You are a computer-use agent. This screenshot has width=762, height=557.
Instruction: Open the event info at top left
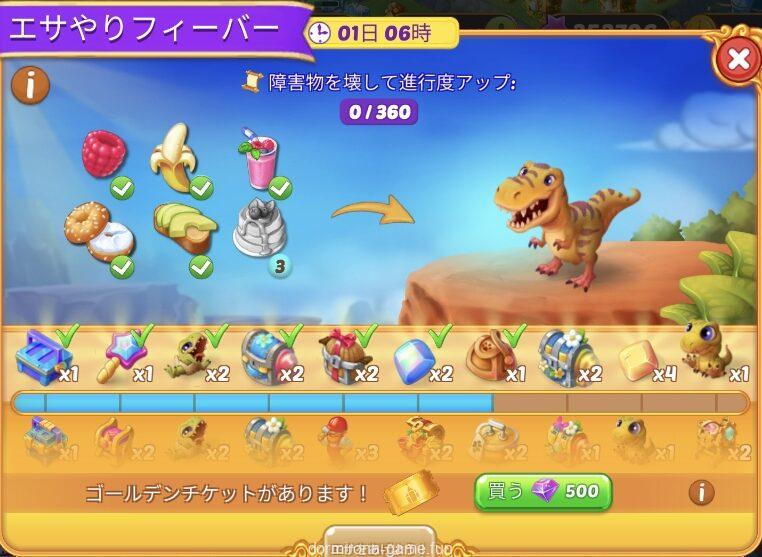point(31,85)
